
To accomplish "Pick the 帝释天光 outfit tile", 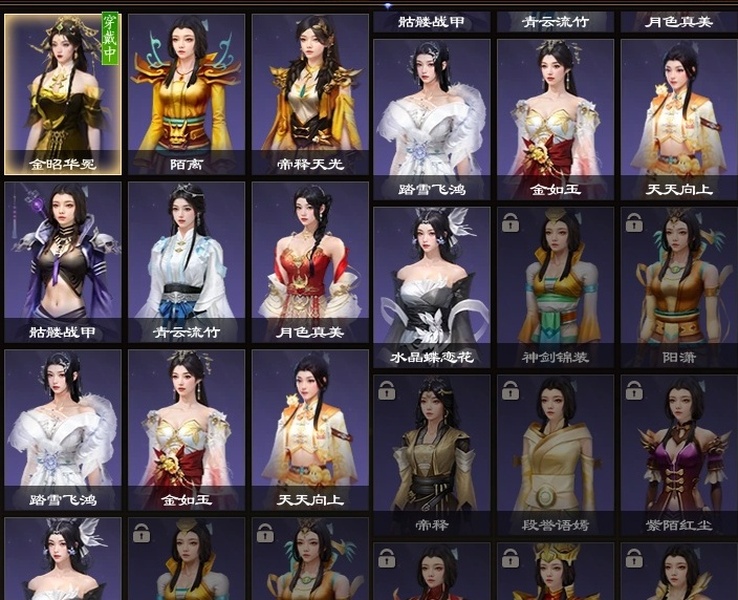I will tap(309, 93).
